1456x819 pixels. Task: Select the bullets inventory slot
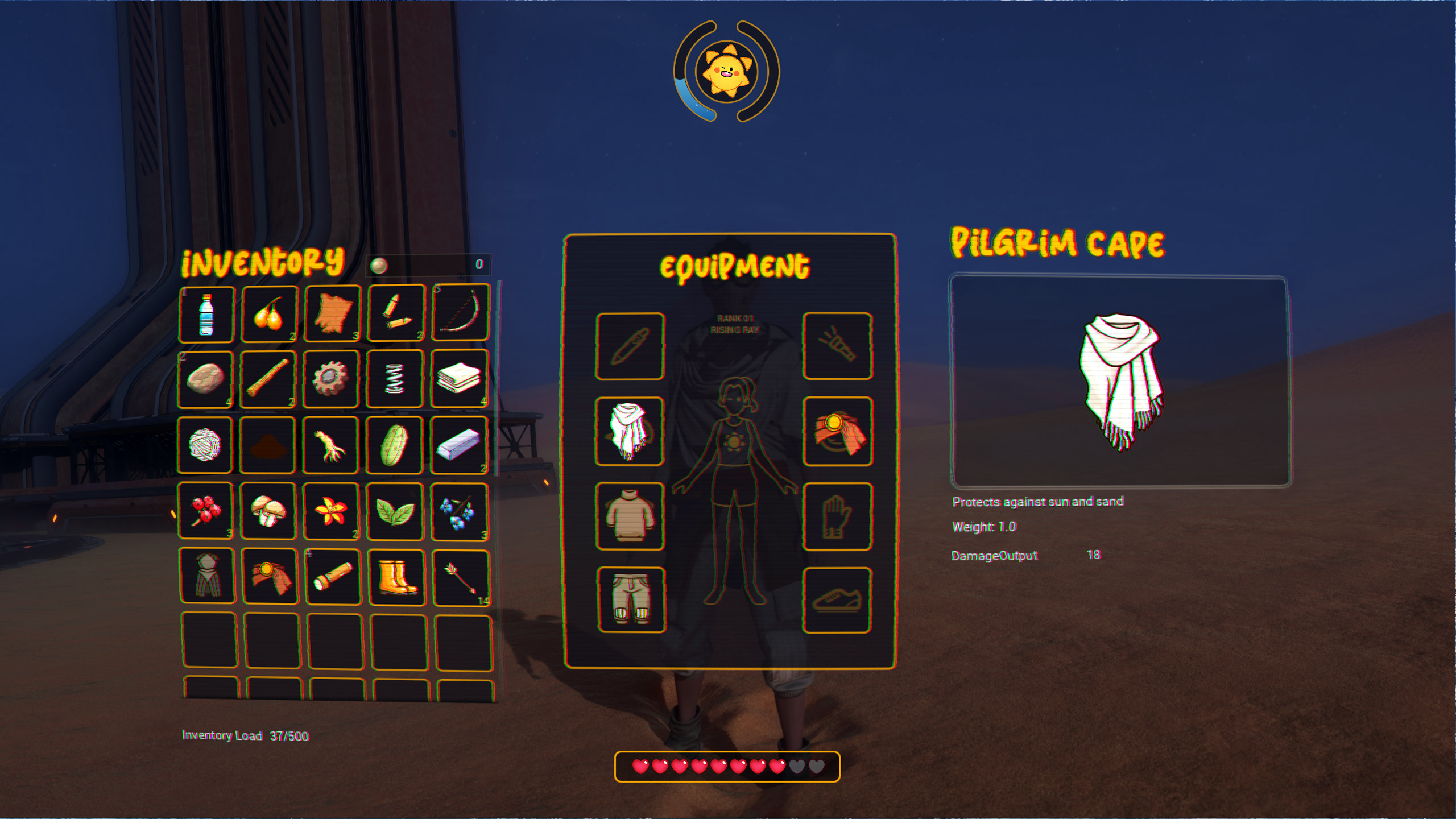tap(396, 313)
